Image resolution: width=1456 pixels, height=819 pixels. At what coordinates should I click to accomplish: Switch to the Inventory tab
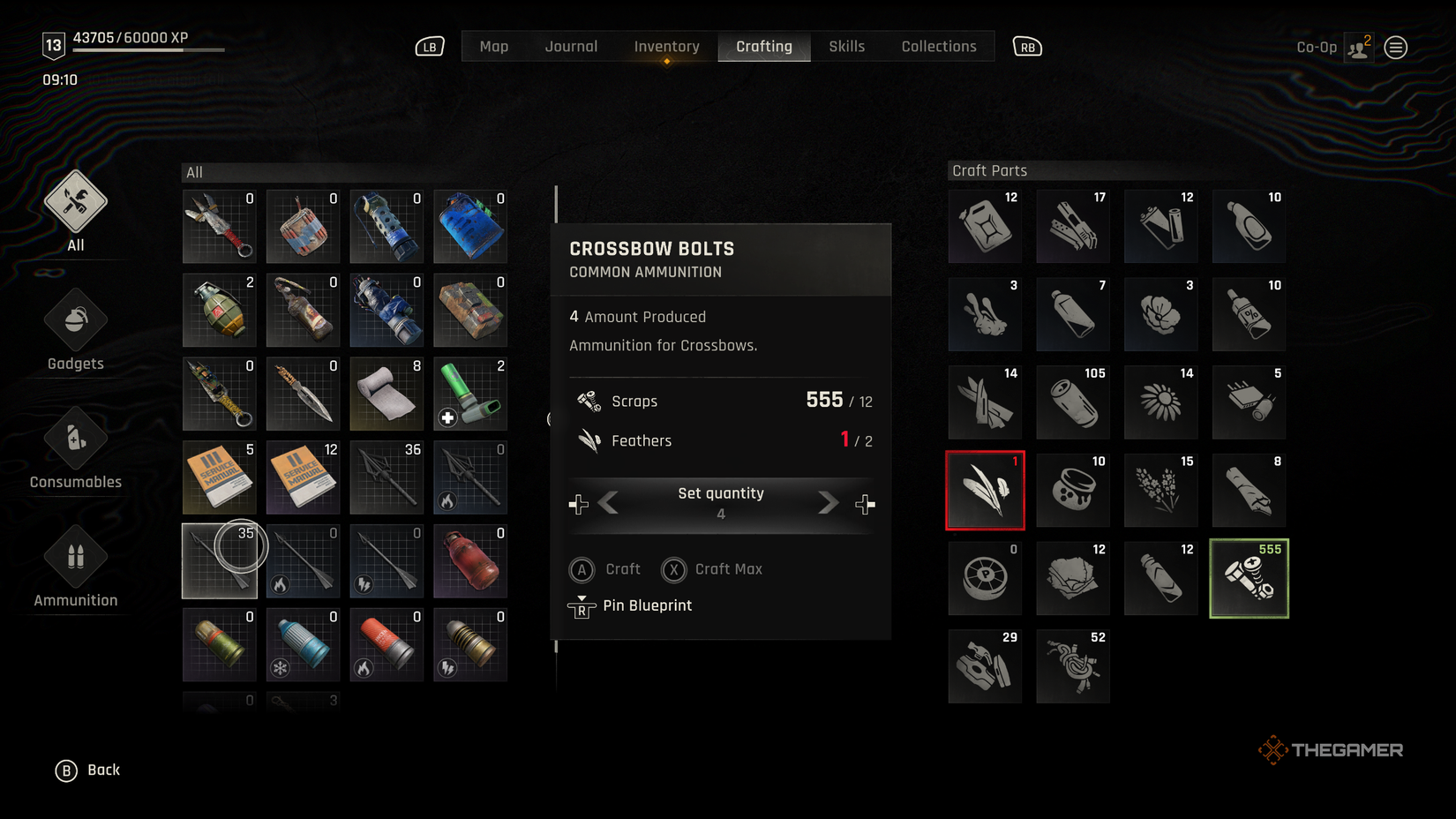click(x=666, y=46)
